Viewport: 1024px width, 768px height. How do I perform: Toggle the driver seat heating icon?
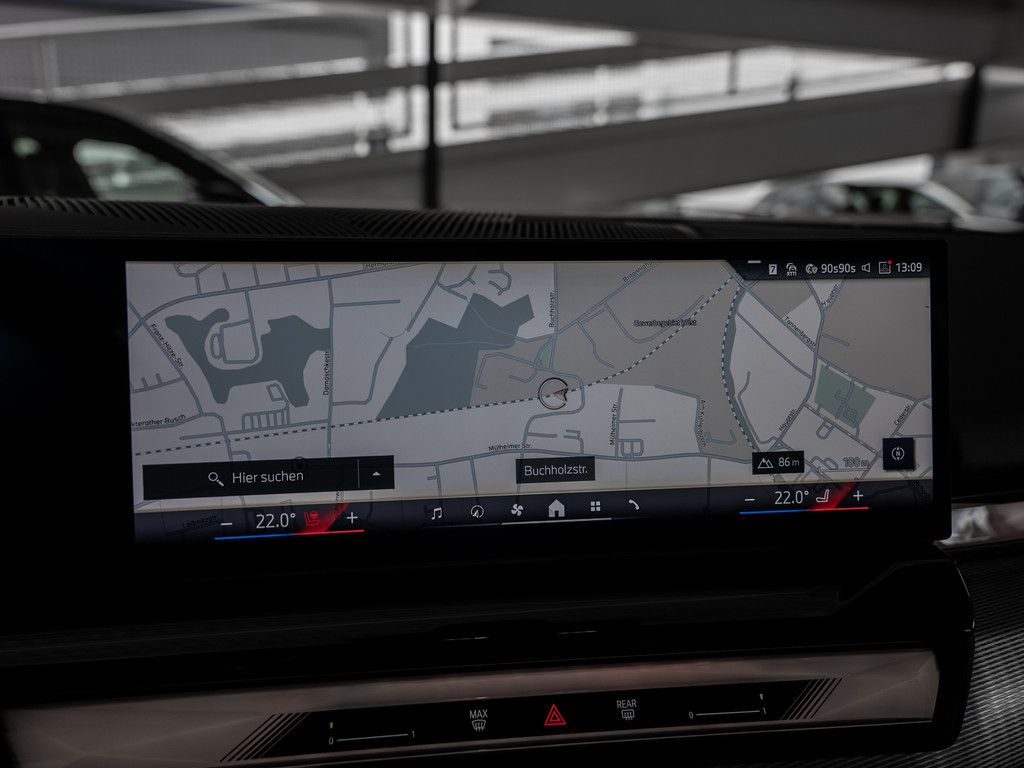pos(313,519)
